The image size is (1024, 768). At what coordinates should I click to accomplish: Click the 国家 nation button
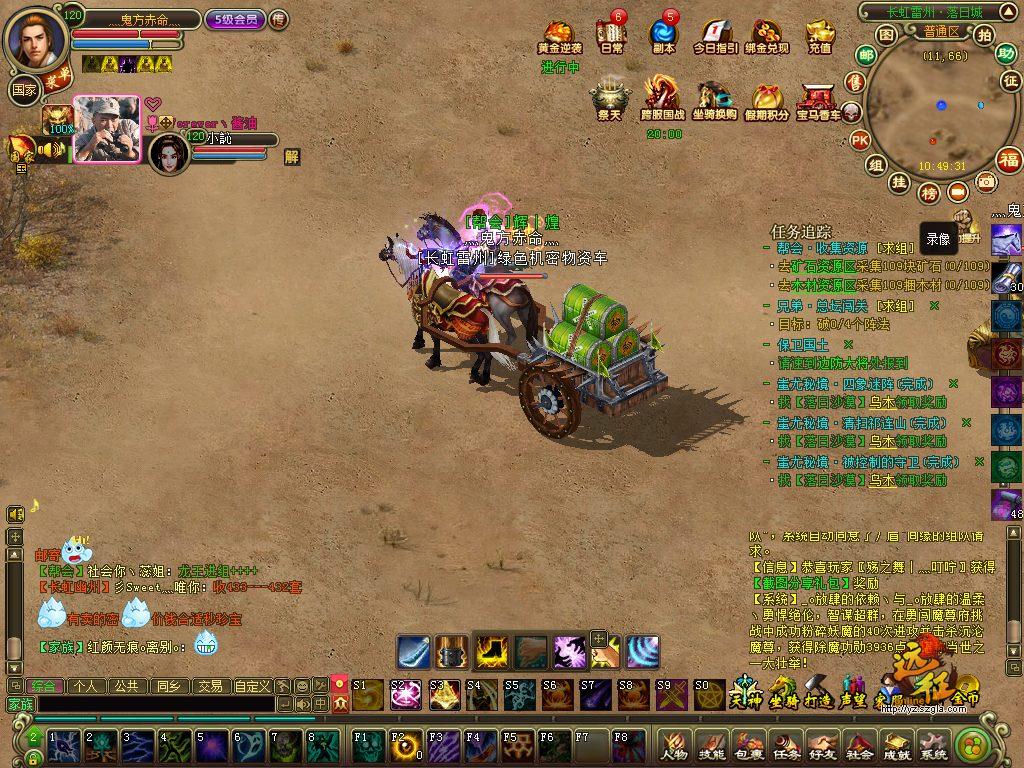[x=24, y=89]
